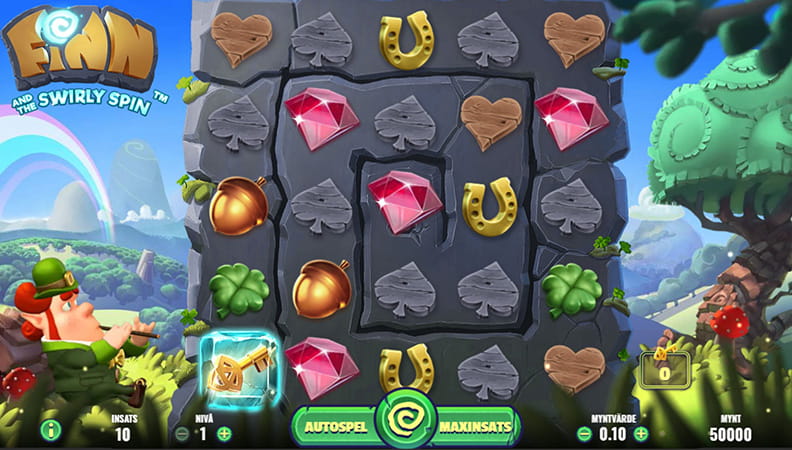Lower the Myntvärde coin value

point(585,433)
